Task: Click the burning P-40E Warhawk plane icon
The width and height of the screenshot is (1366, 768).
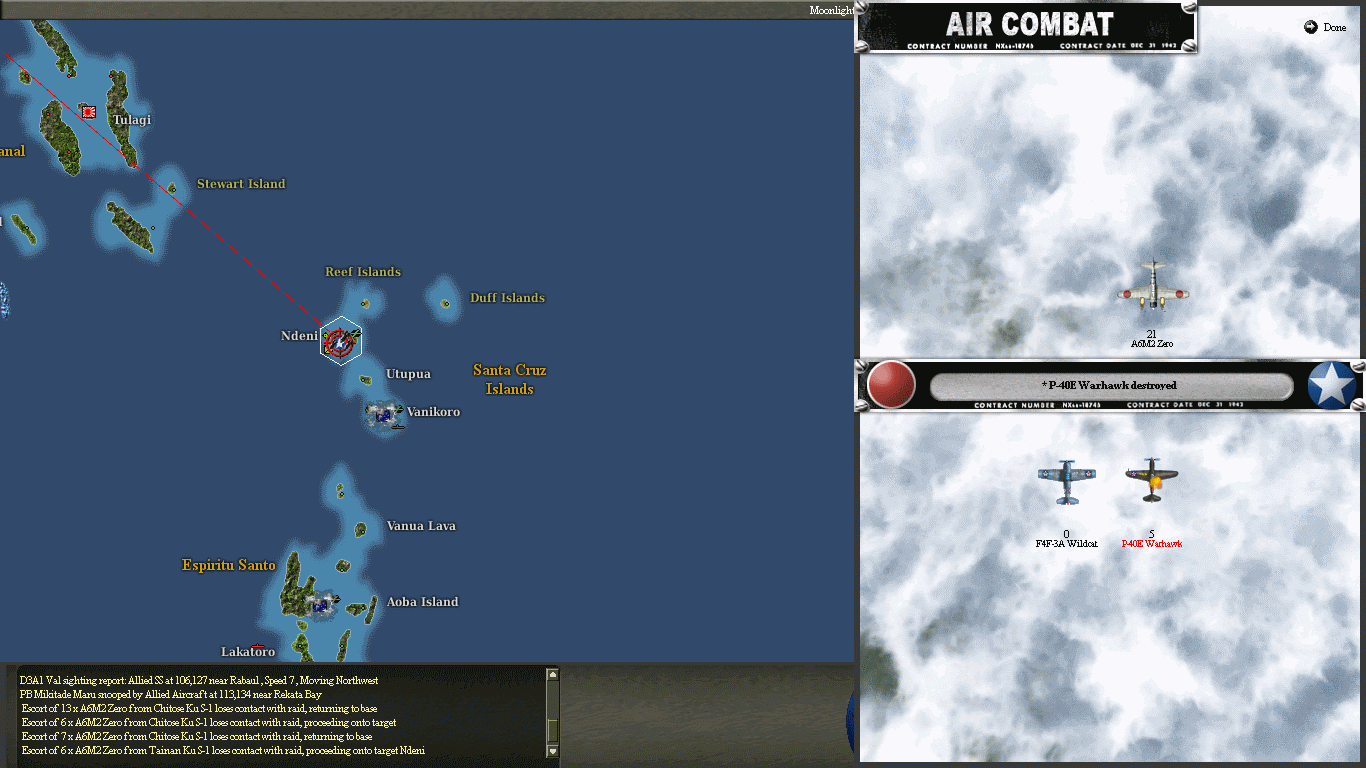Action: pos(1151,478)
